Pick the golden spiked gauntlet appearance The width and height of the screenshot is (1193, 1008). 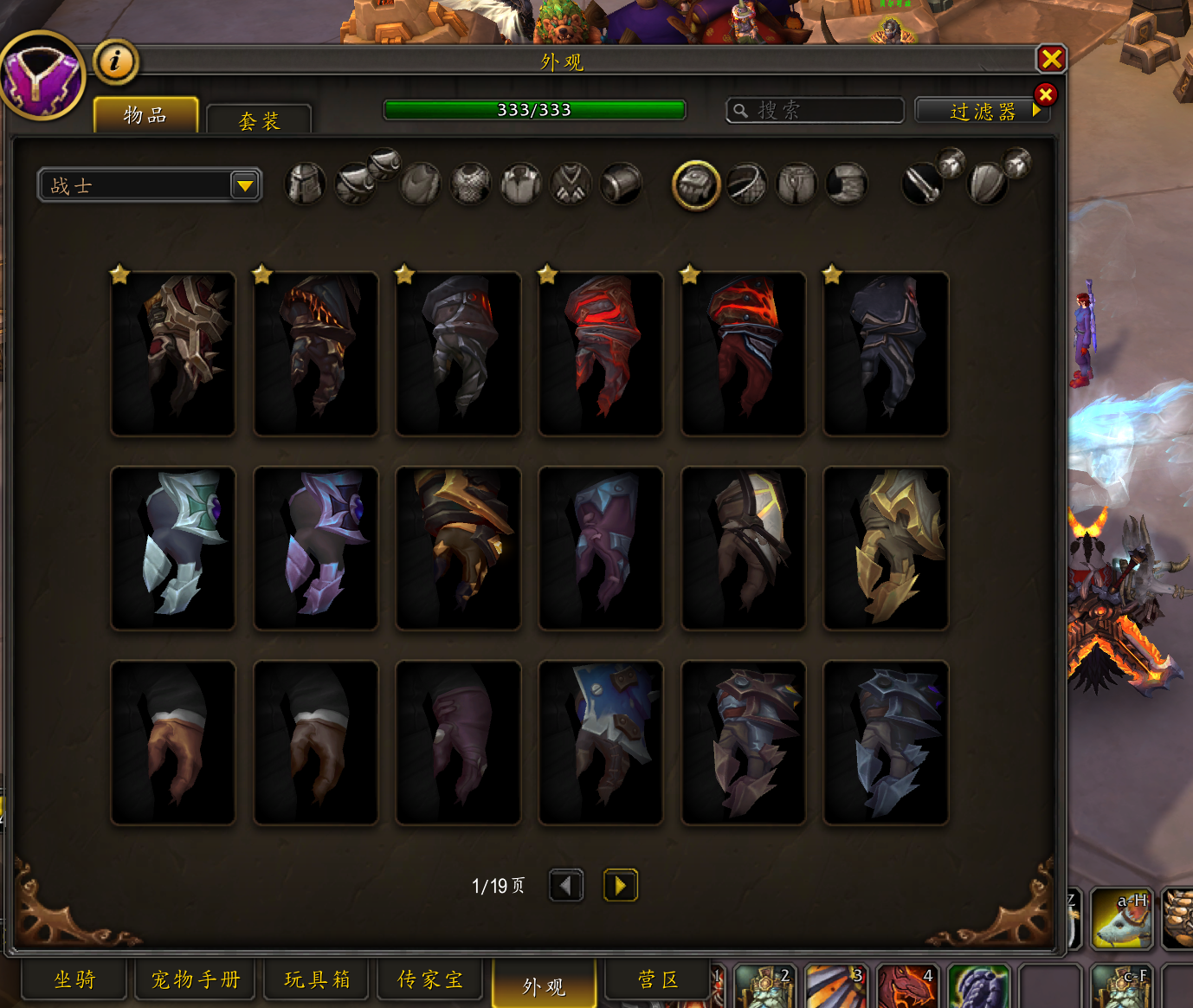pyautogui.click(x=886, y=548)
